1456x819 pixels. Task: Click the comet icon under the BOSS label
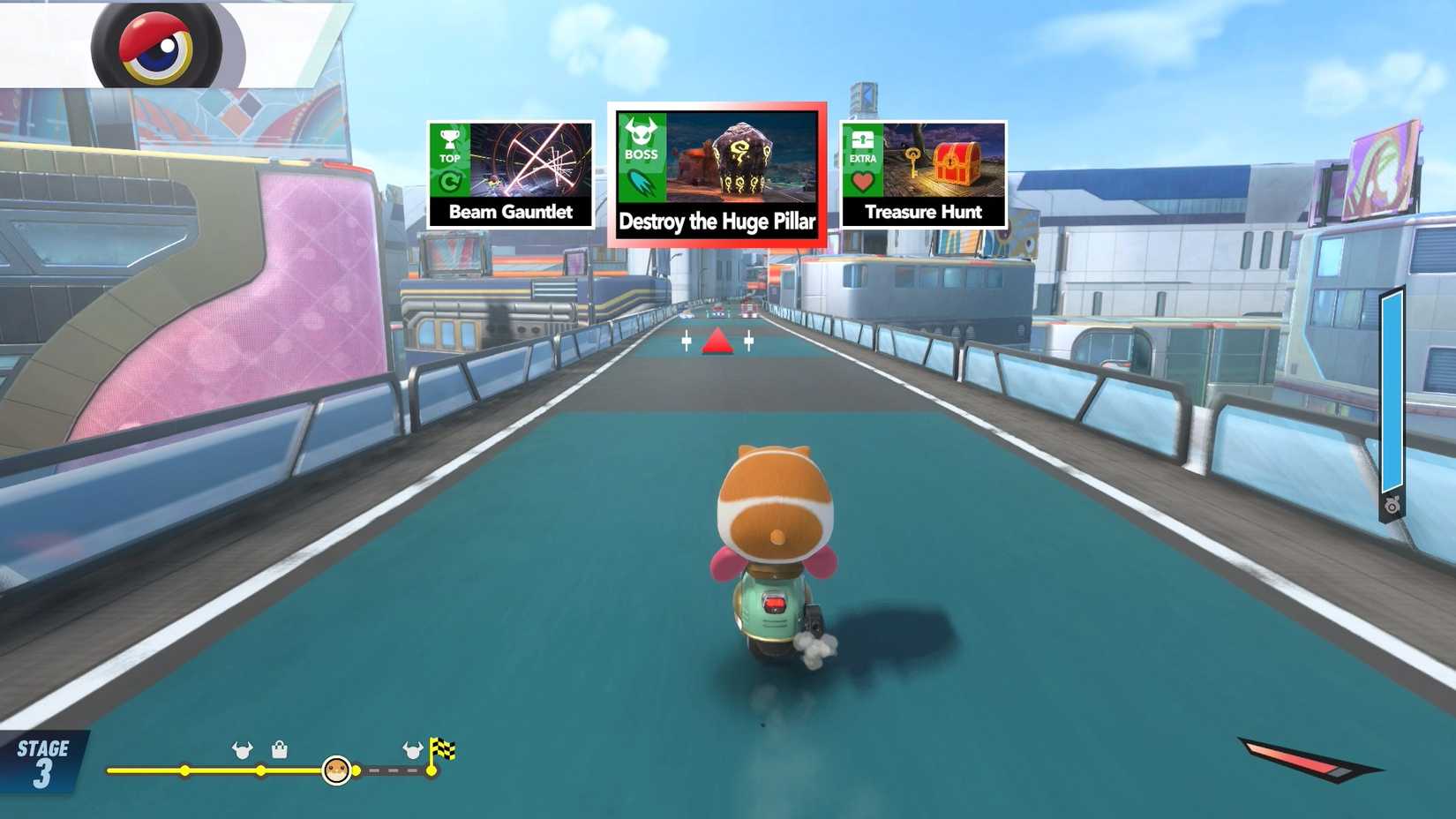click(x=643, y=183)
